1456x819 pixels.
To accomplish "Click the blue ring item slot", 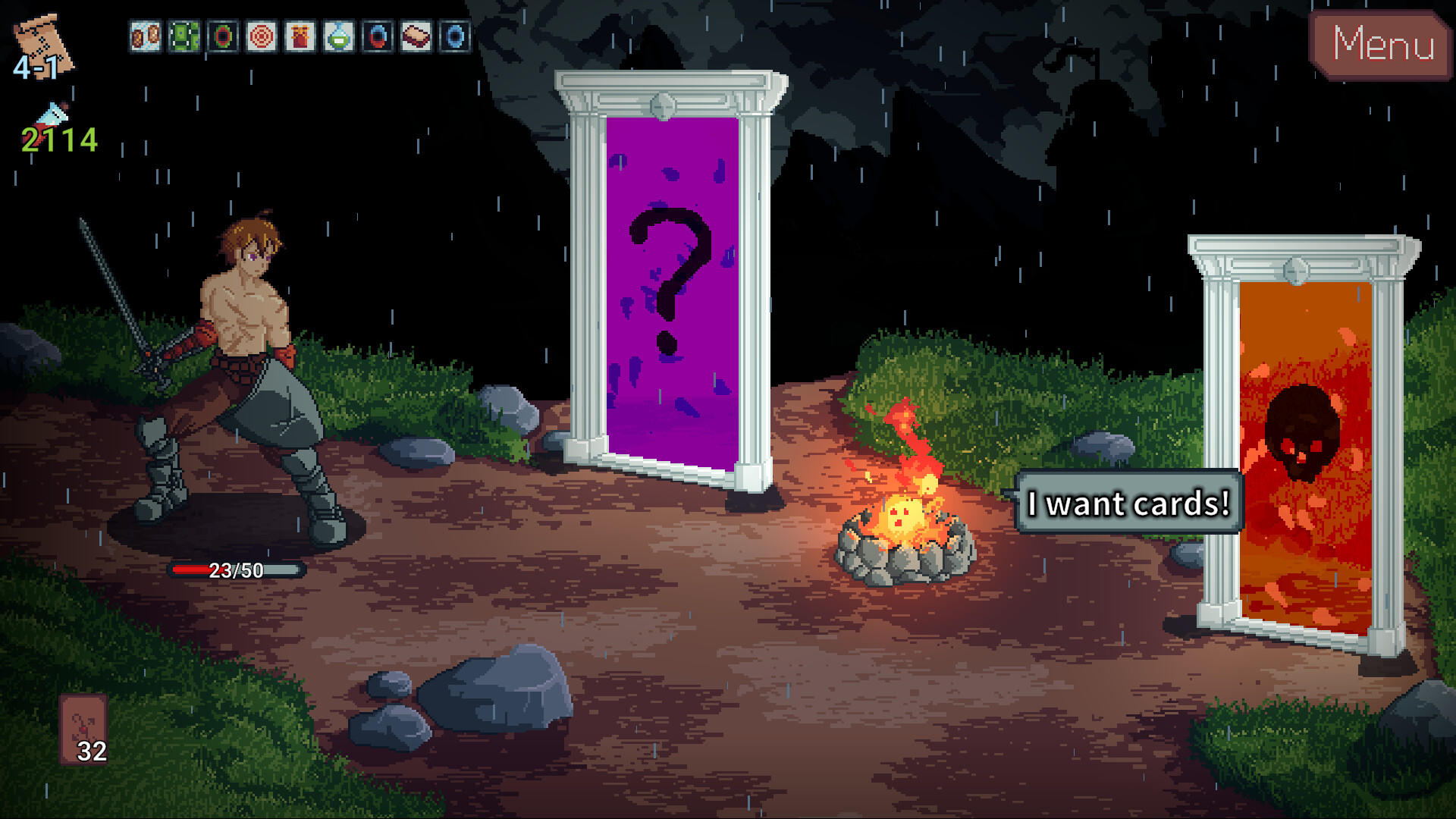I will [456, 34].
